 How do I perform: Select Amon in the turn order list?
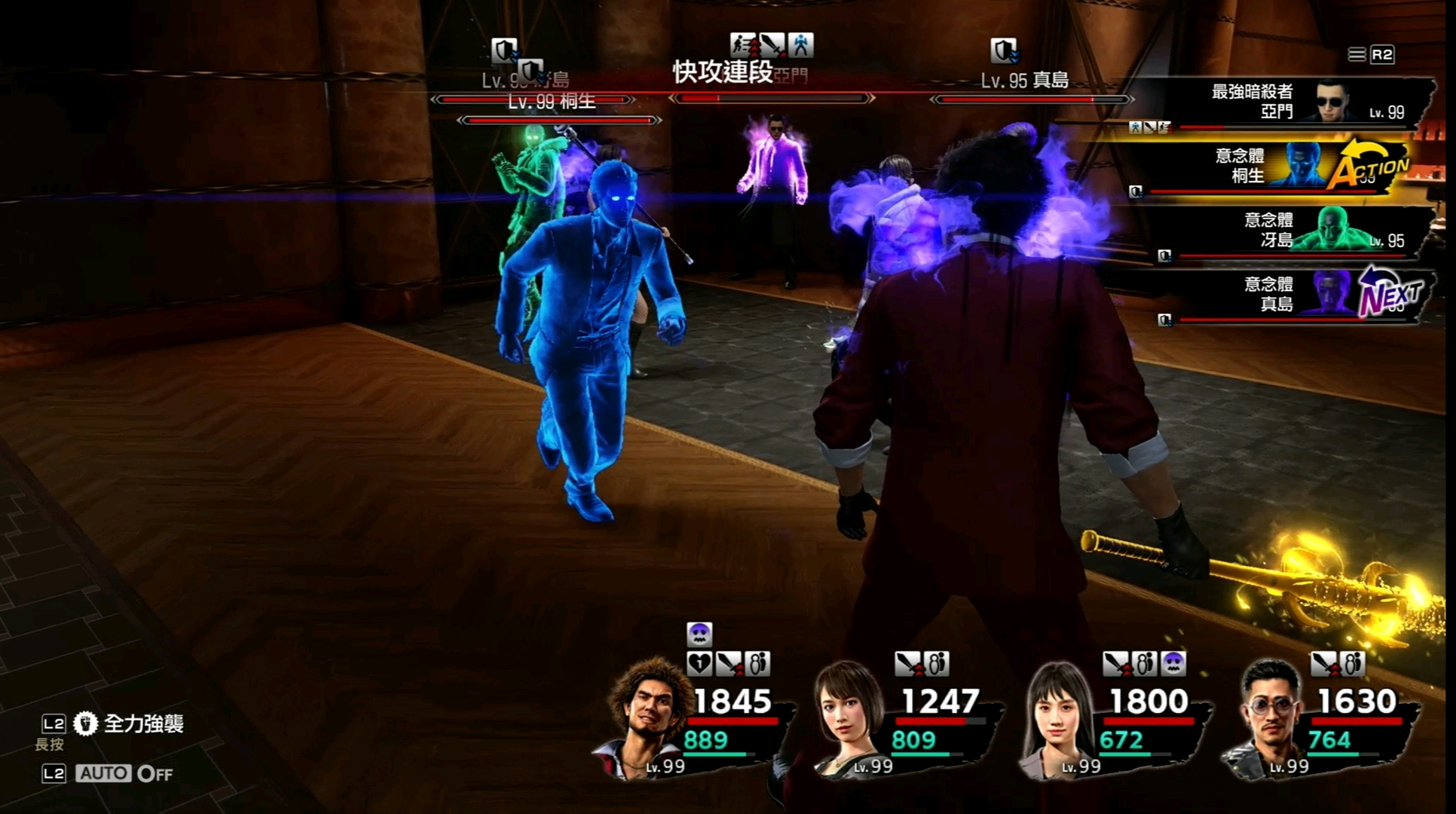coord(1281,103)
